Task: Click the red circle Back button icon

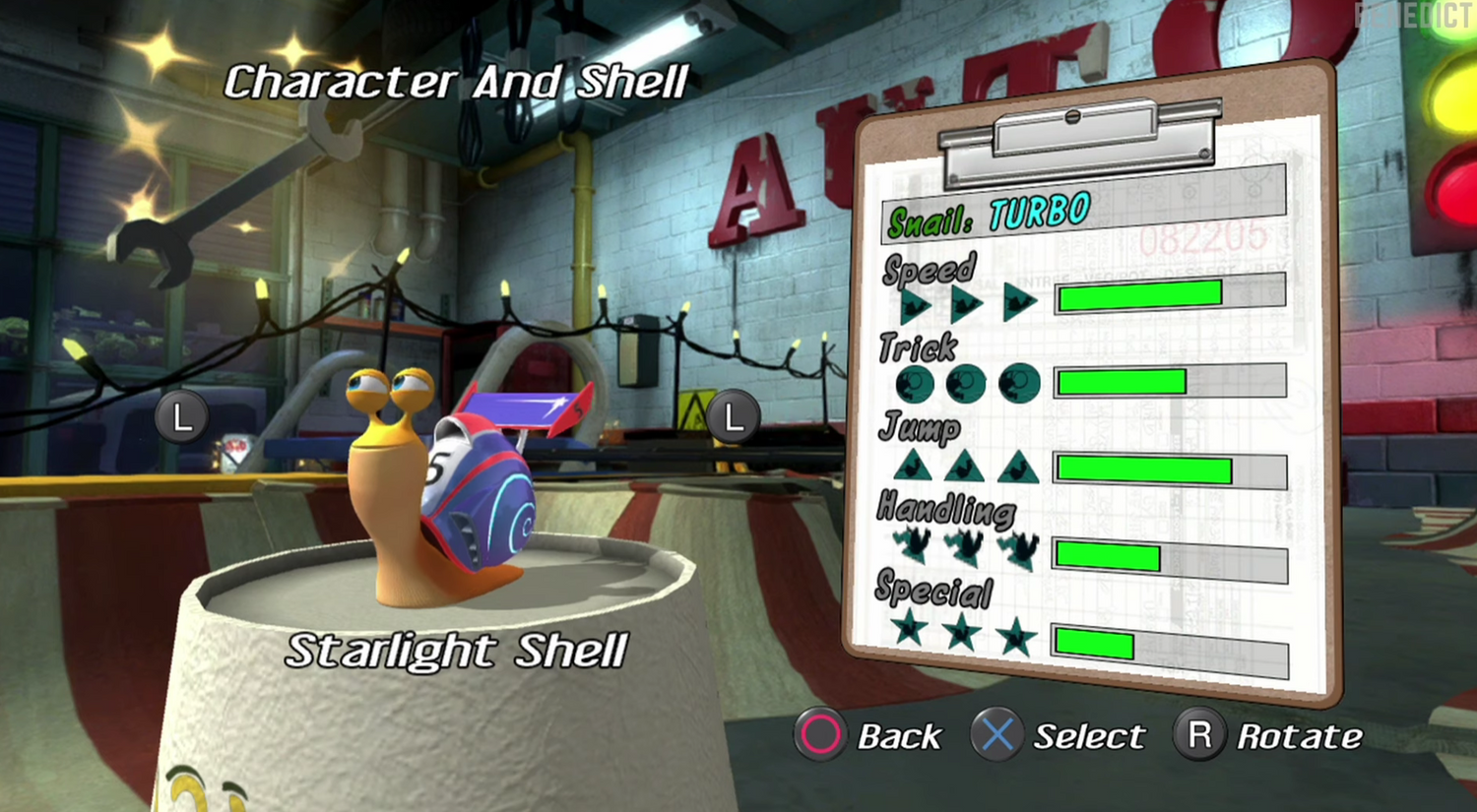Action: coord(820,735)
